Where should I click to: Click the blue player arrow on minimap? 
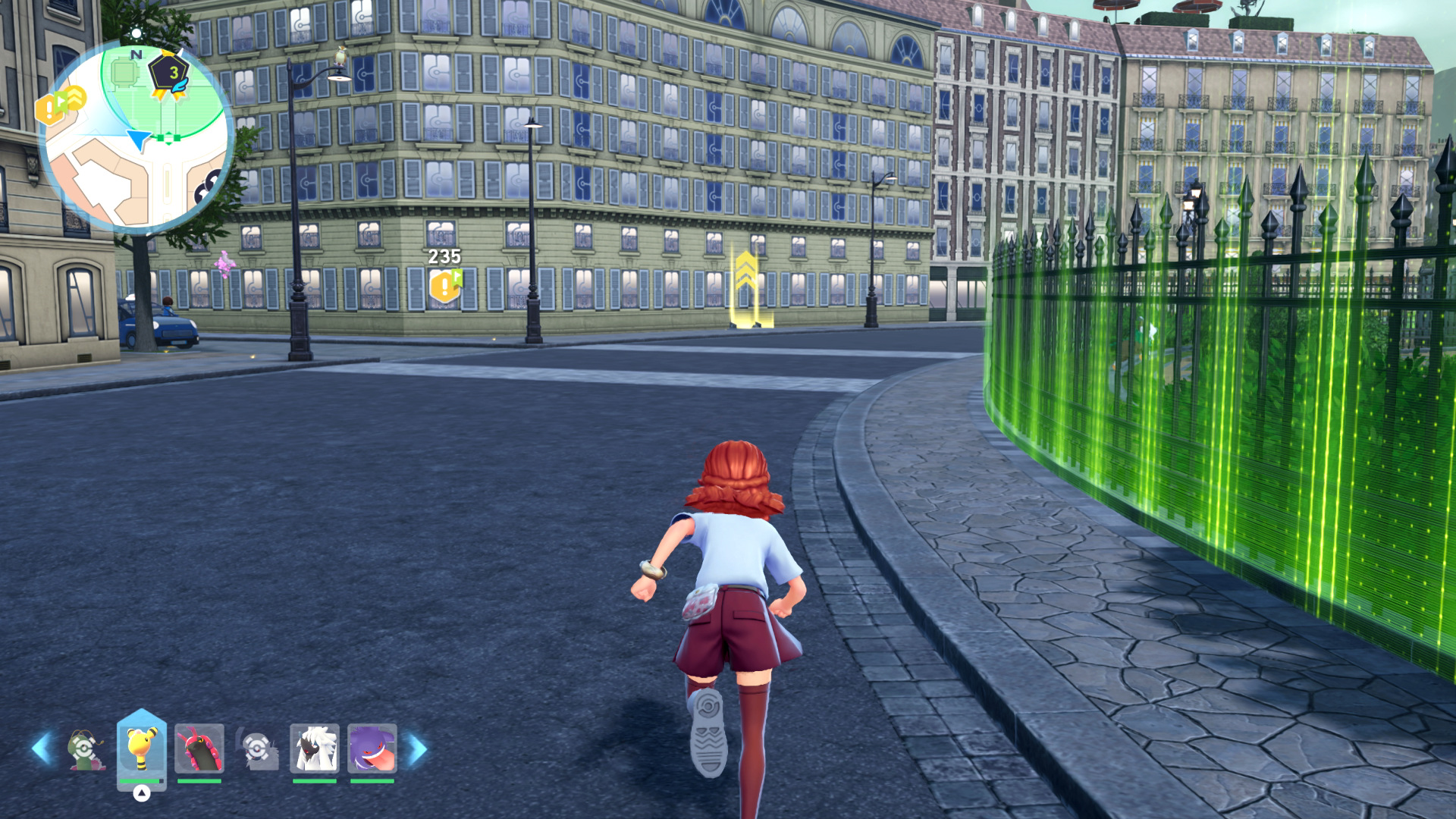click(x=139, y=139)
